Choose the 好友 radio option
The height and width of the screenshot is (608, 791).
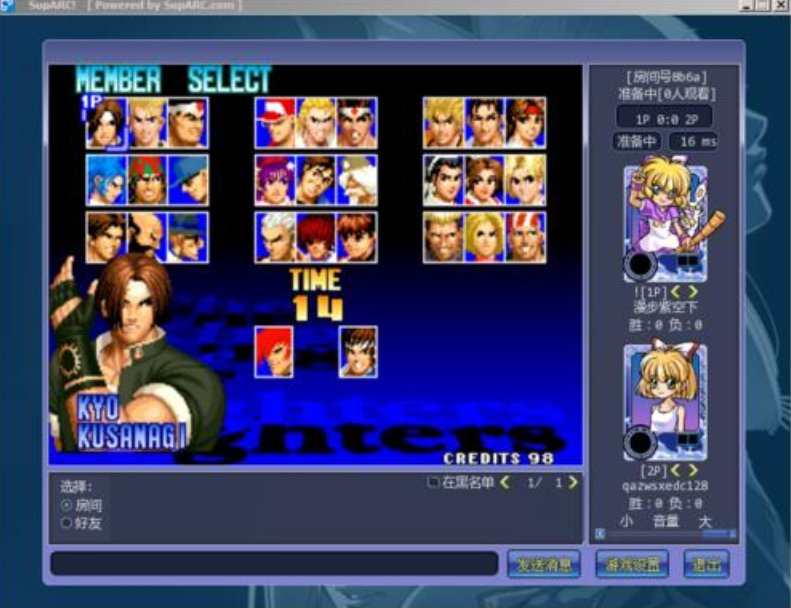coord(67,522)
